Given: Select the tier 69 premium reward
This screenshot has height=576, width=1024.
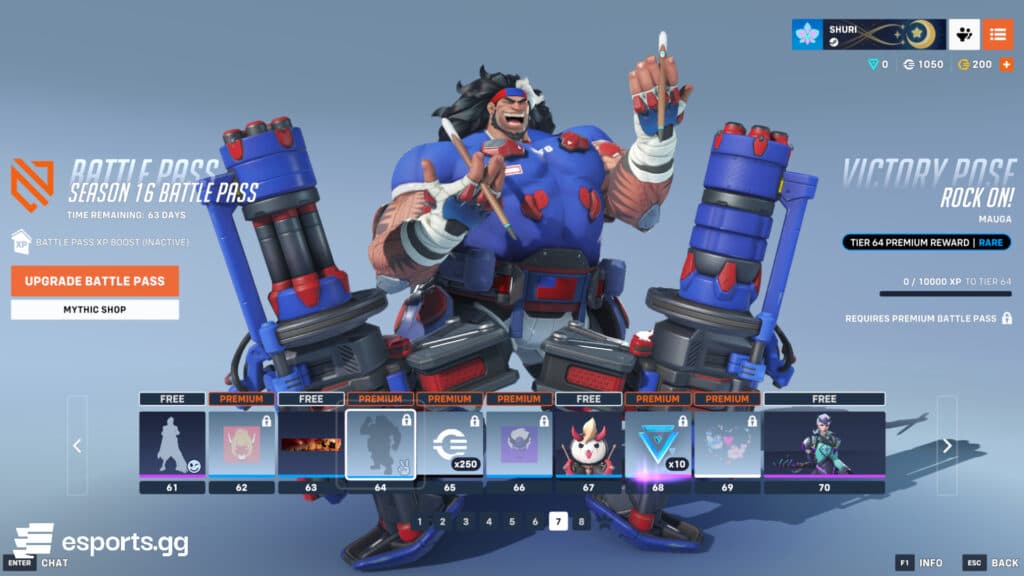Looking at the screenshot, I should tap(727, 443).
